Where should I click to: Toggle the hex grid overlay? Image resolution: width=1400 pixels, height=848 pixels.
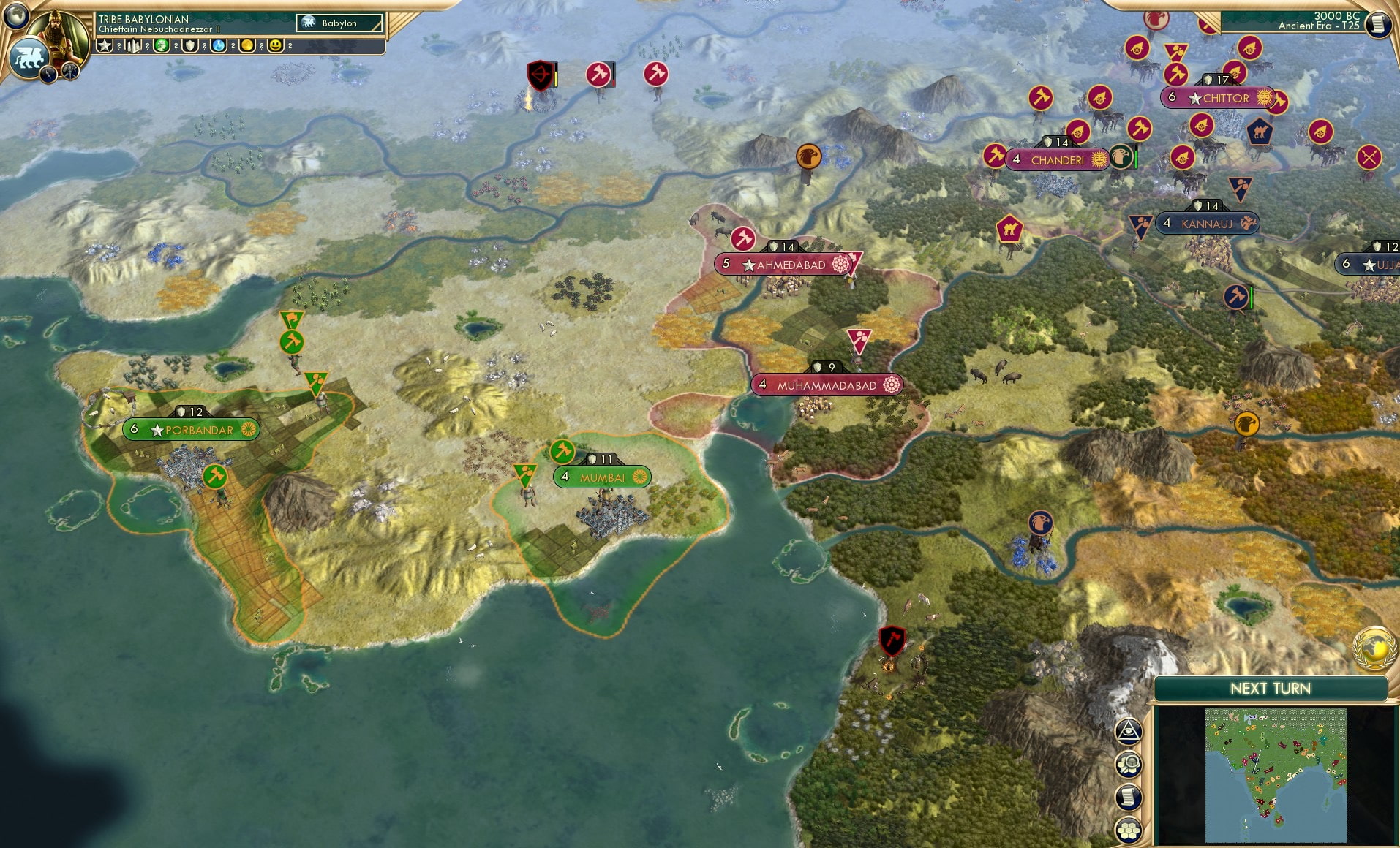tap(1129, 827)
